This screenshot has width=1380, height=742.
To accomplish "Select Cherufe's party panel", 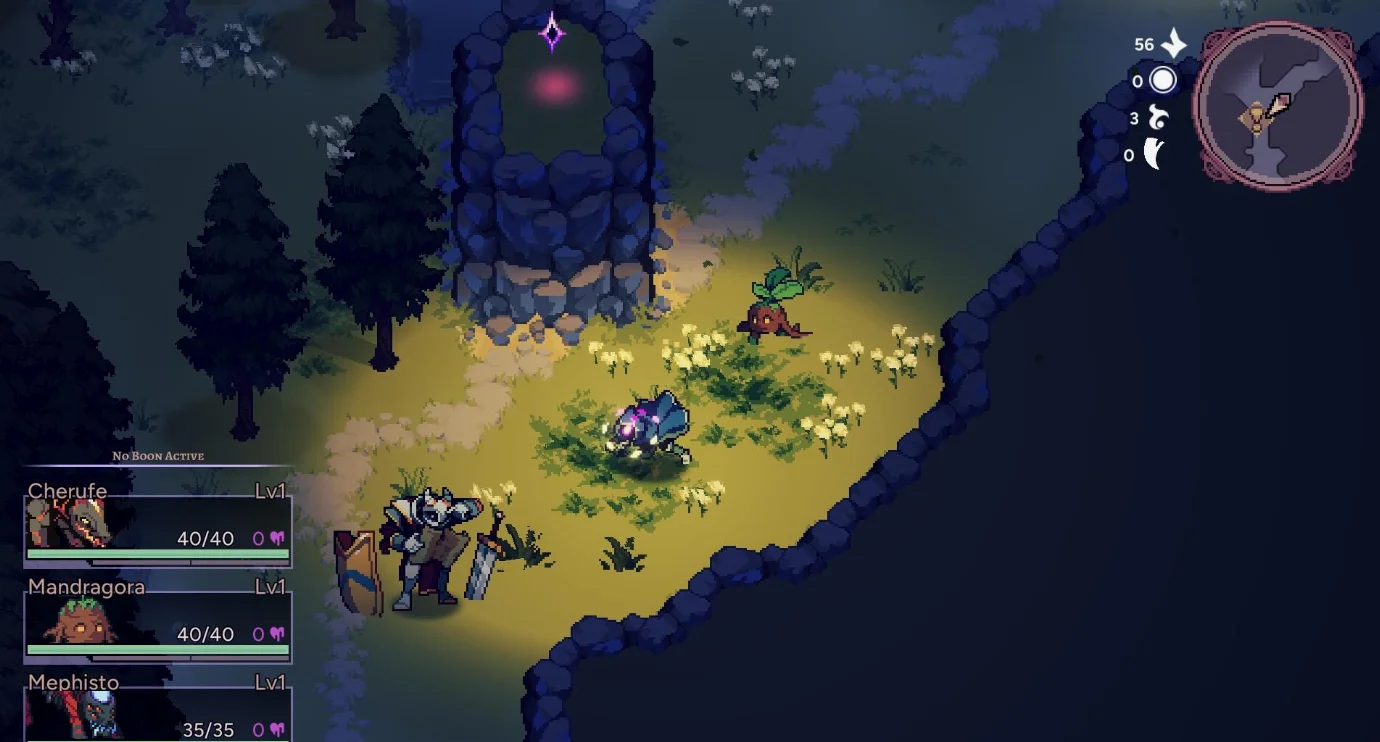I will (x=157, y=524).
